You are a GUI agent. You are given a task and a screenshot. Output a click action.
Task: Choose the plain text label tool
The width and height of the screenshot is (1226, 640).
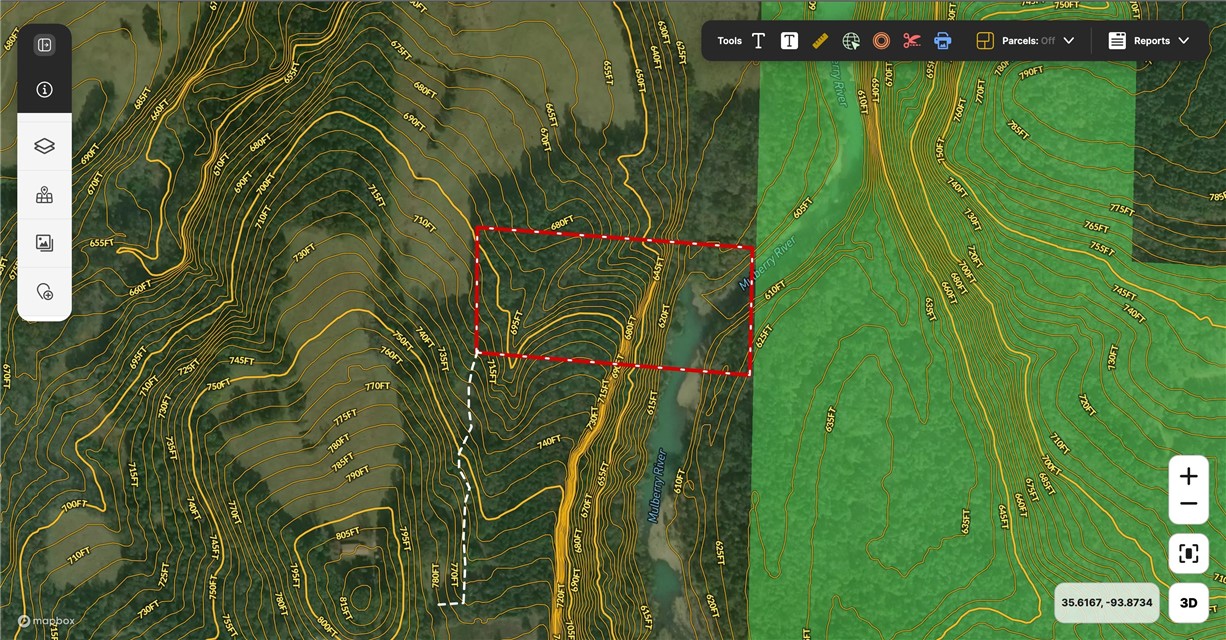point(759,41)
